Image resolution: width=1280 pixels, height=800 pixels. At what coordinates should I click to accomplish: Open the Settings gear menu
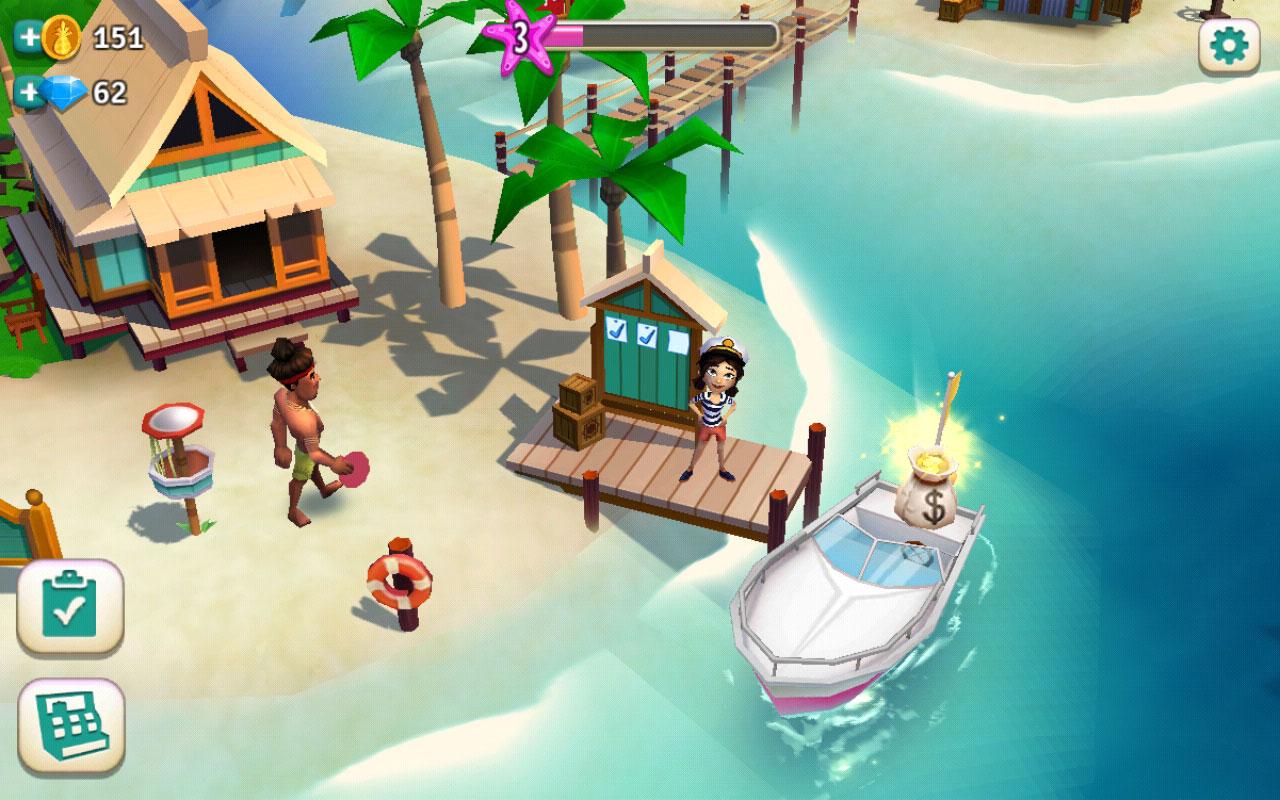tap(1228, 48)
